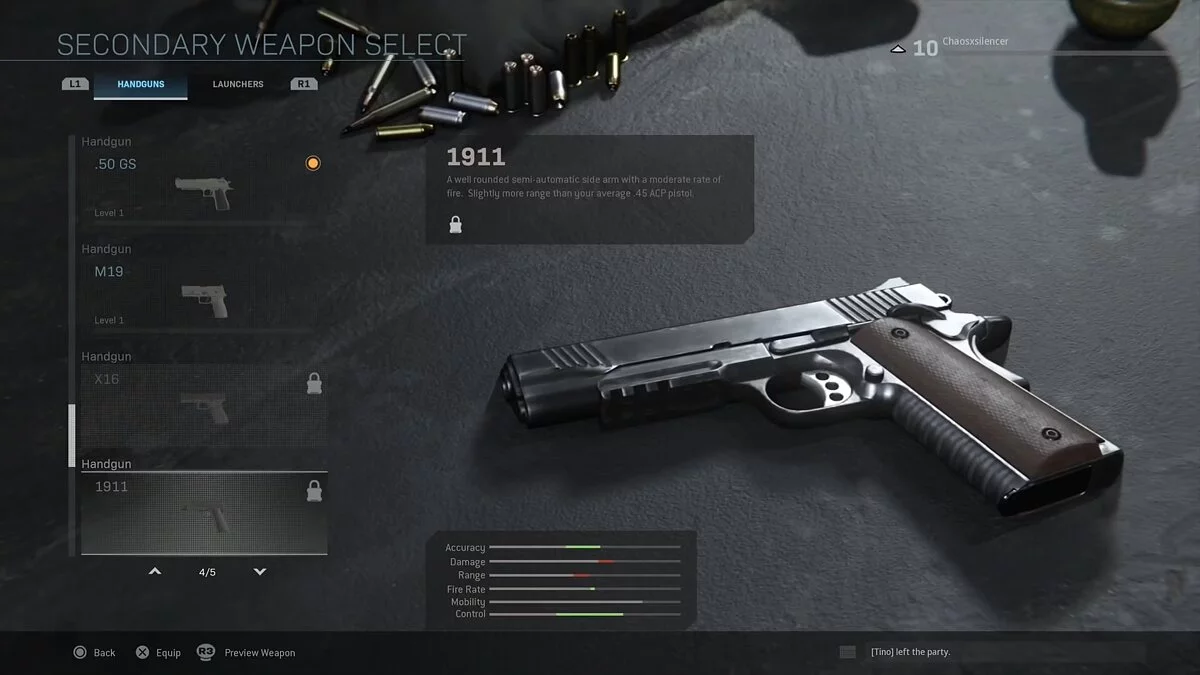The height and width of the screenshot is (675, 1200).
Task: Open the Launchers tab
Action: (238, 84)
